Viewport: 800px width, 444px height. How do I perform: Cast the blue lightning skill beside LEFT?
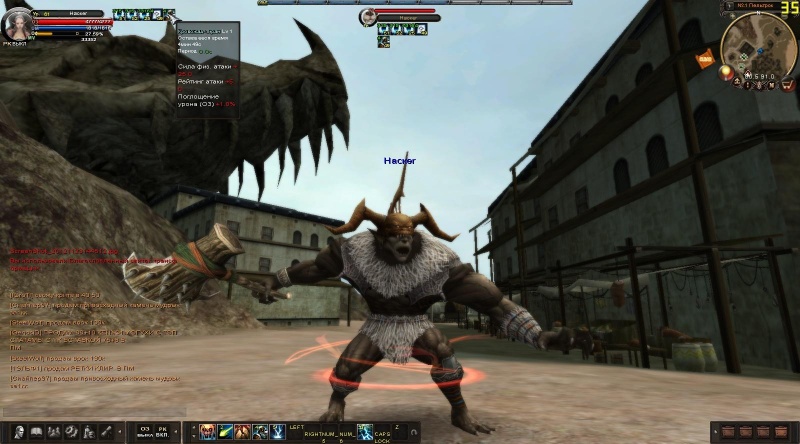[x=277, y=431]
